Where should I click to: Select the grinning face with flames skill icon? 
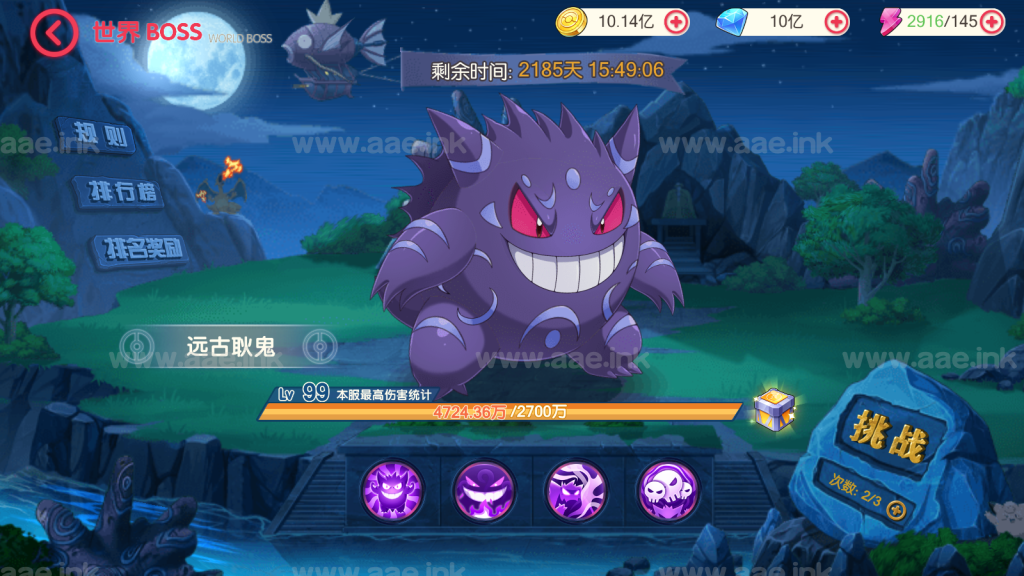pyautogui.click(x=483, y=490)
